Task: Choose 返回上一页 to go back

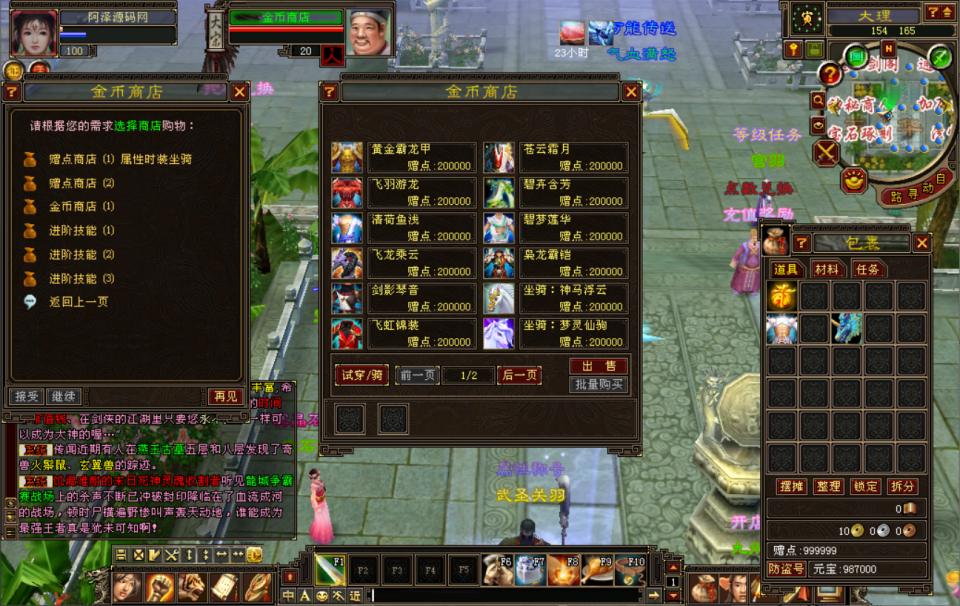Action: coord(78,301)
